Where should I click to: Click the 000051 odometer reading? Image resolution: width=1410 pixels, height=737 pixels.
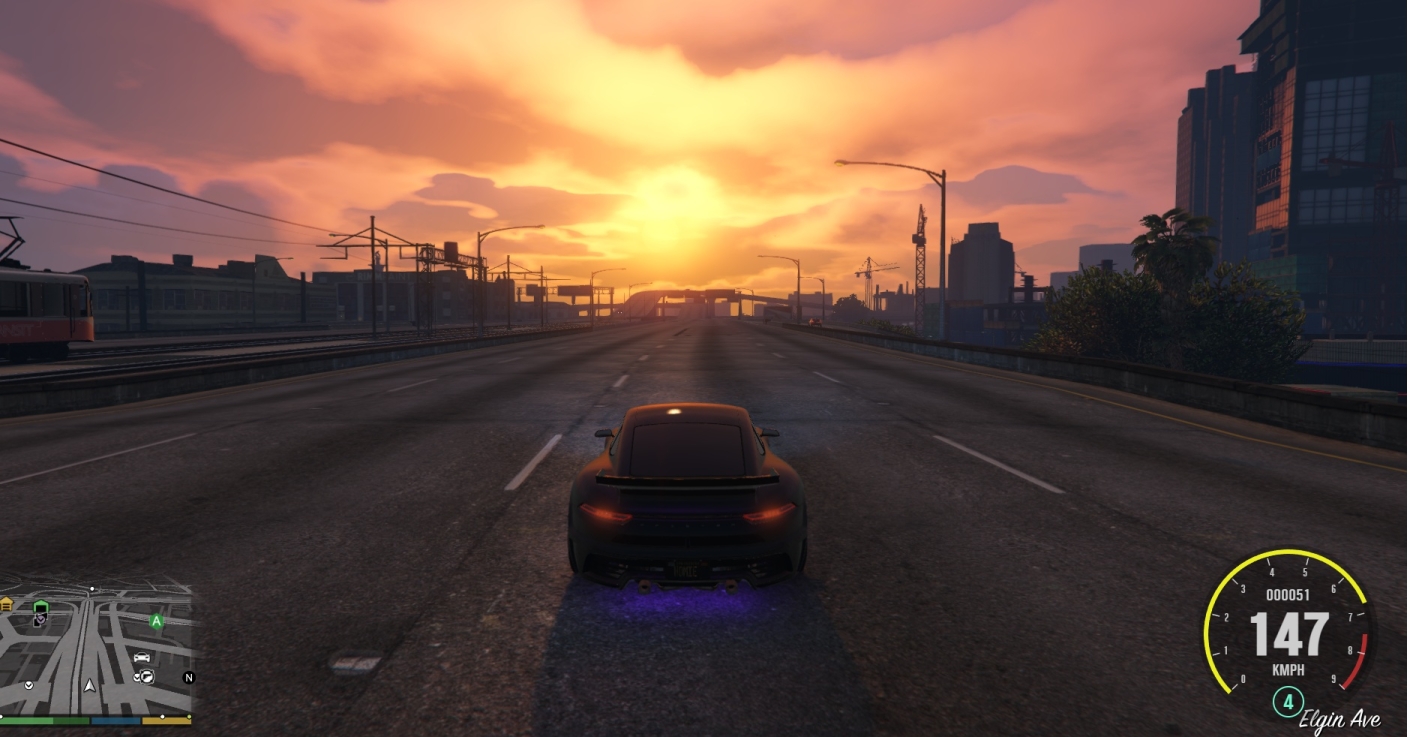tap(1289, 593)
